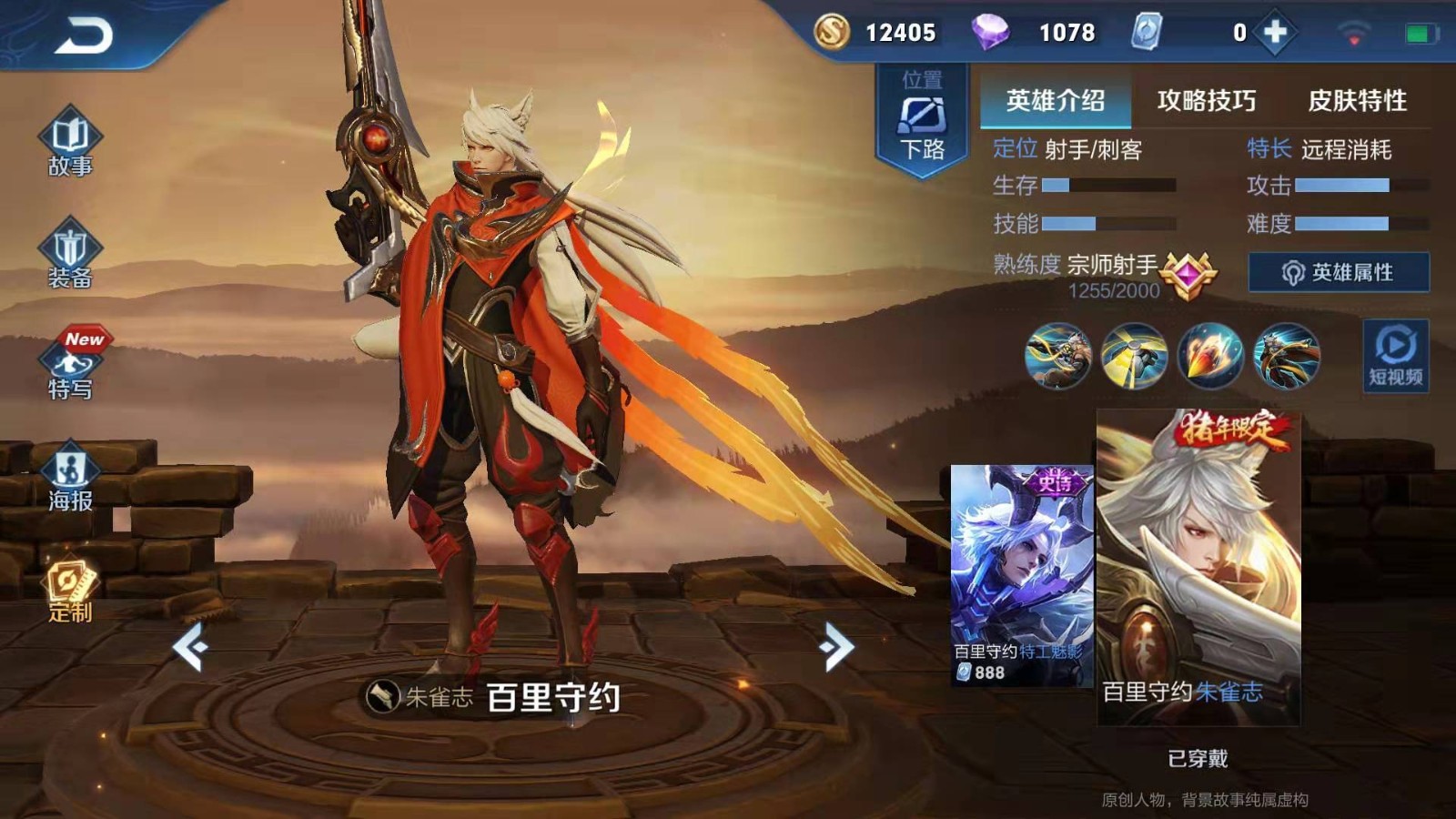Toggle the Wi-Fi status indicator
This screenshot has height=819, width=1456.
[1352, 30]
